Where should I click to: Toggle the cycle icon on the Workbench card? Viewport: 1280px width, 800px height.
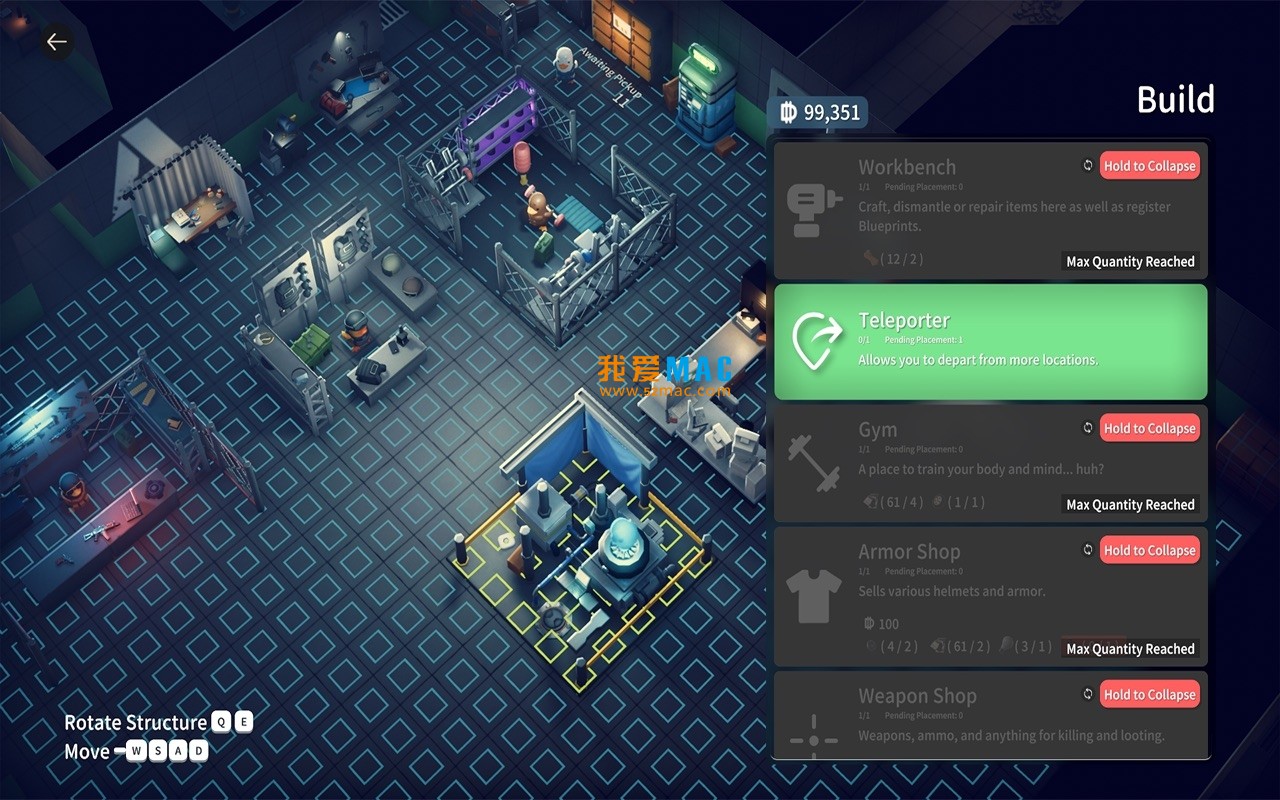tap(1088, 163)
